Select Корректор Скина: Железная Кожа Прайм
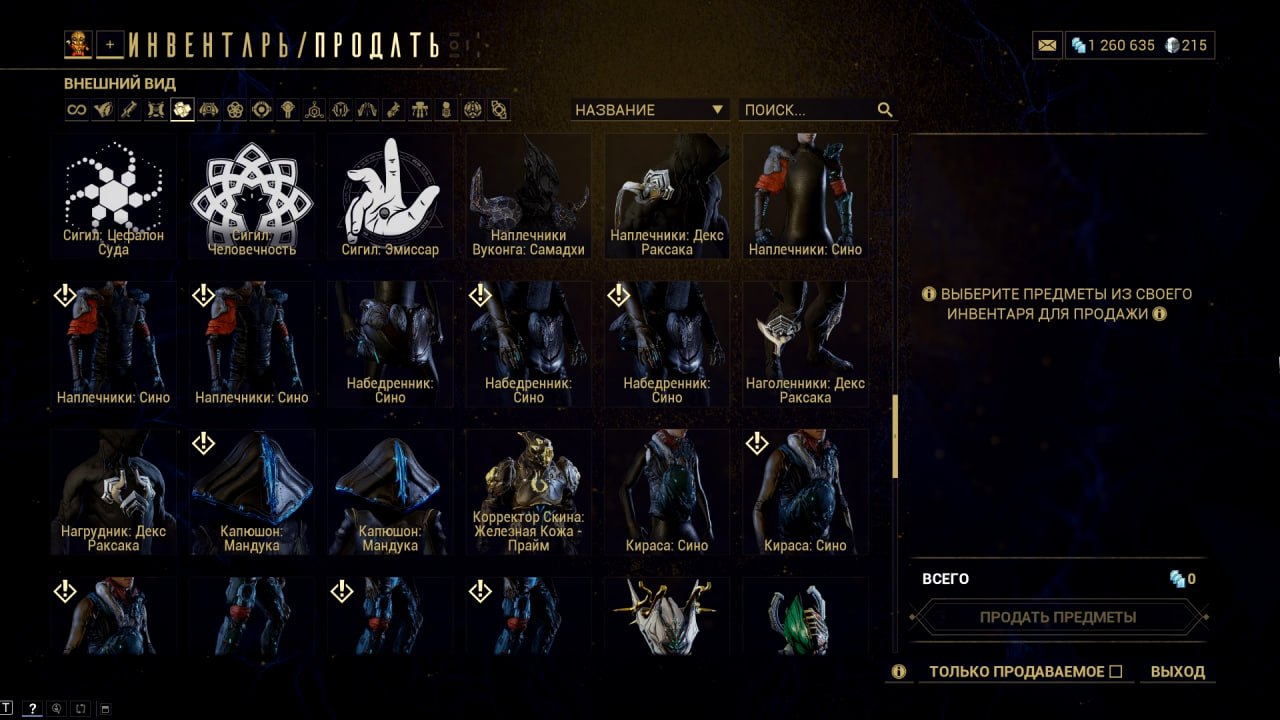This screenshot has height=720, width=1280. point(528,492)
